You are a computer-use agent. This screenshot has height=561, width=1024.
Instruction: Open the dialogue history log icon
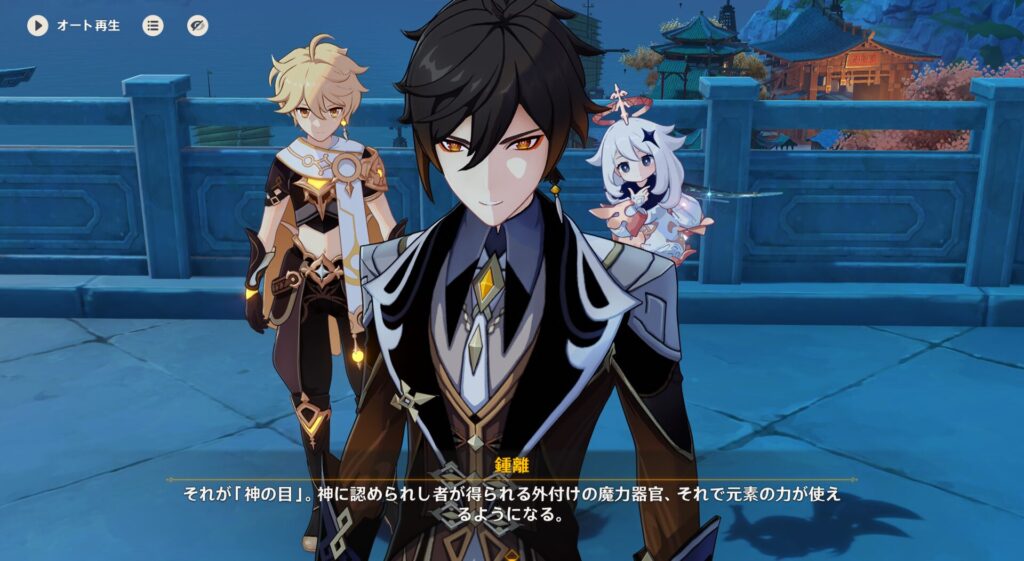152,26
